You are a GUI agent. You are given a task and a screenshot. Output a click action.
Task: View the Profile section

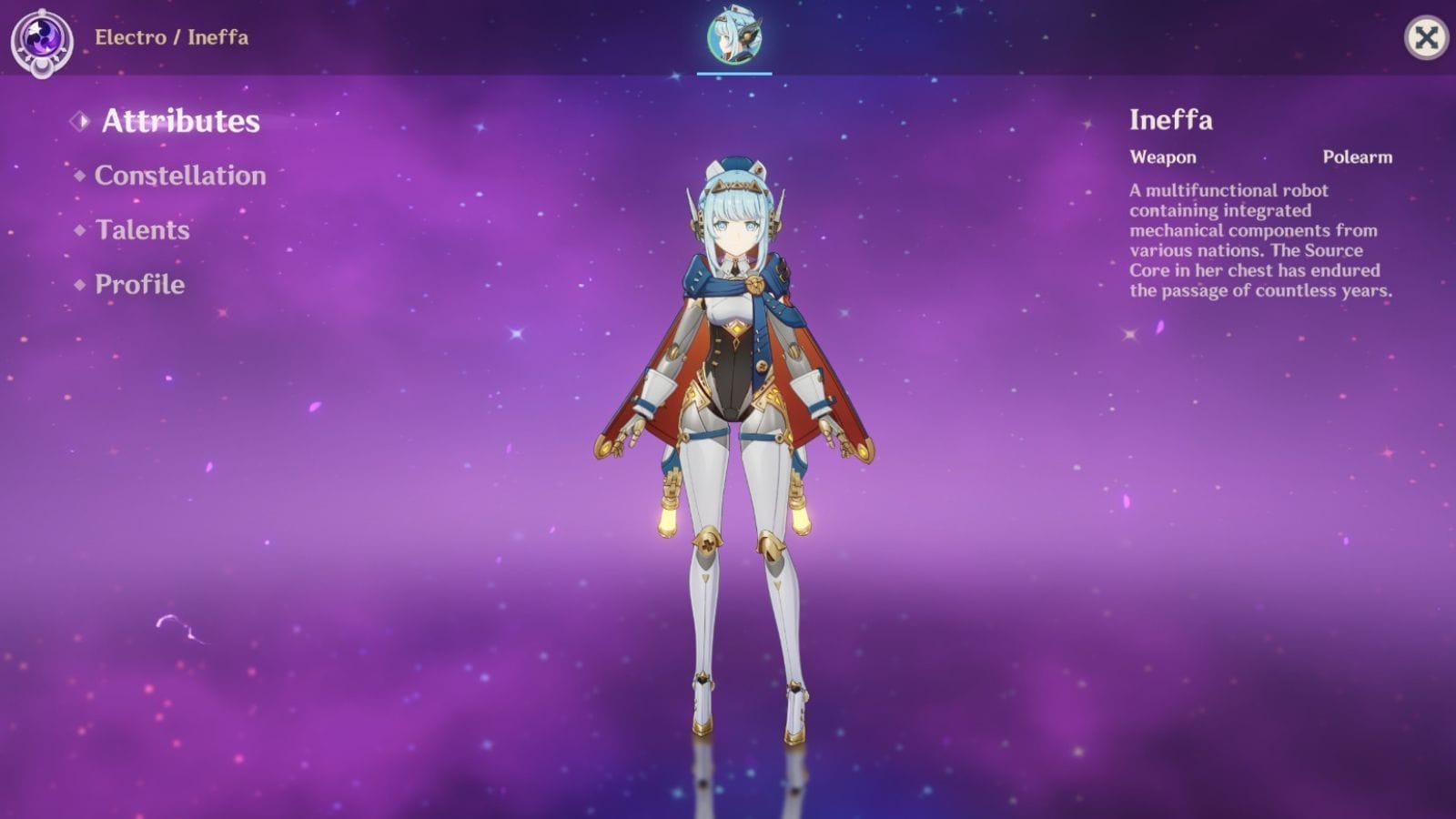pos(135,284)
